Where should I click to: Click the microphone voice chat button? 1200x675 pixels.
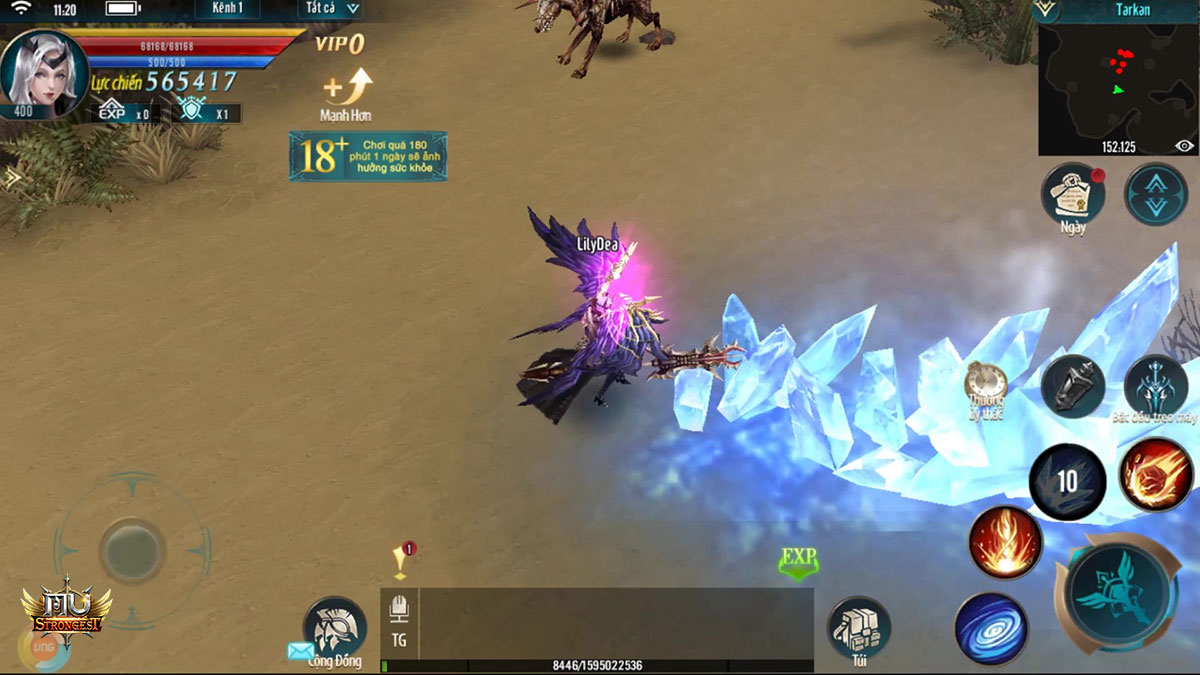399,608
